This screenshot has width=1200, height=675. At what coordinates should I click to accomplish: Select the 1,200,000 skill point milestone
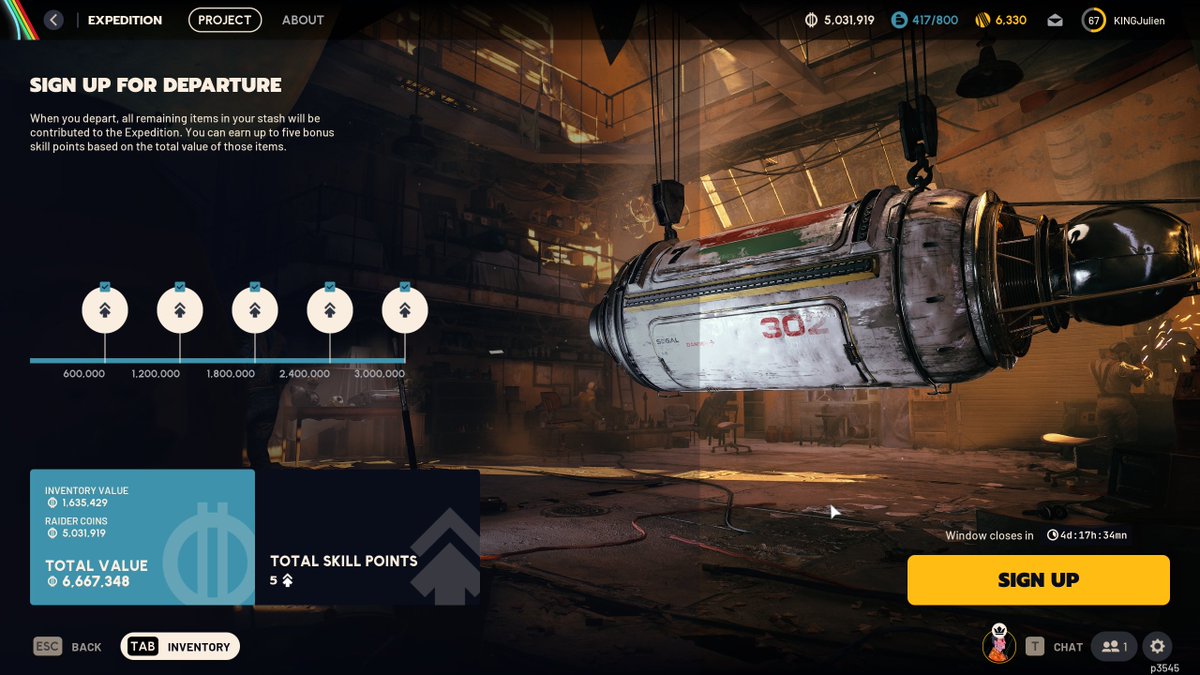[x=180, y=311]
